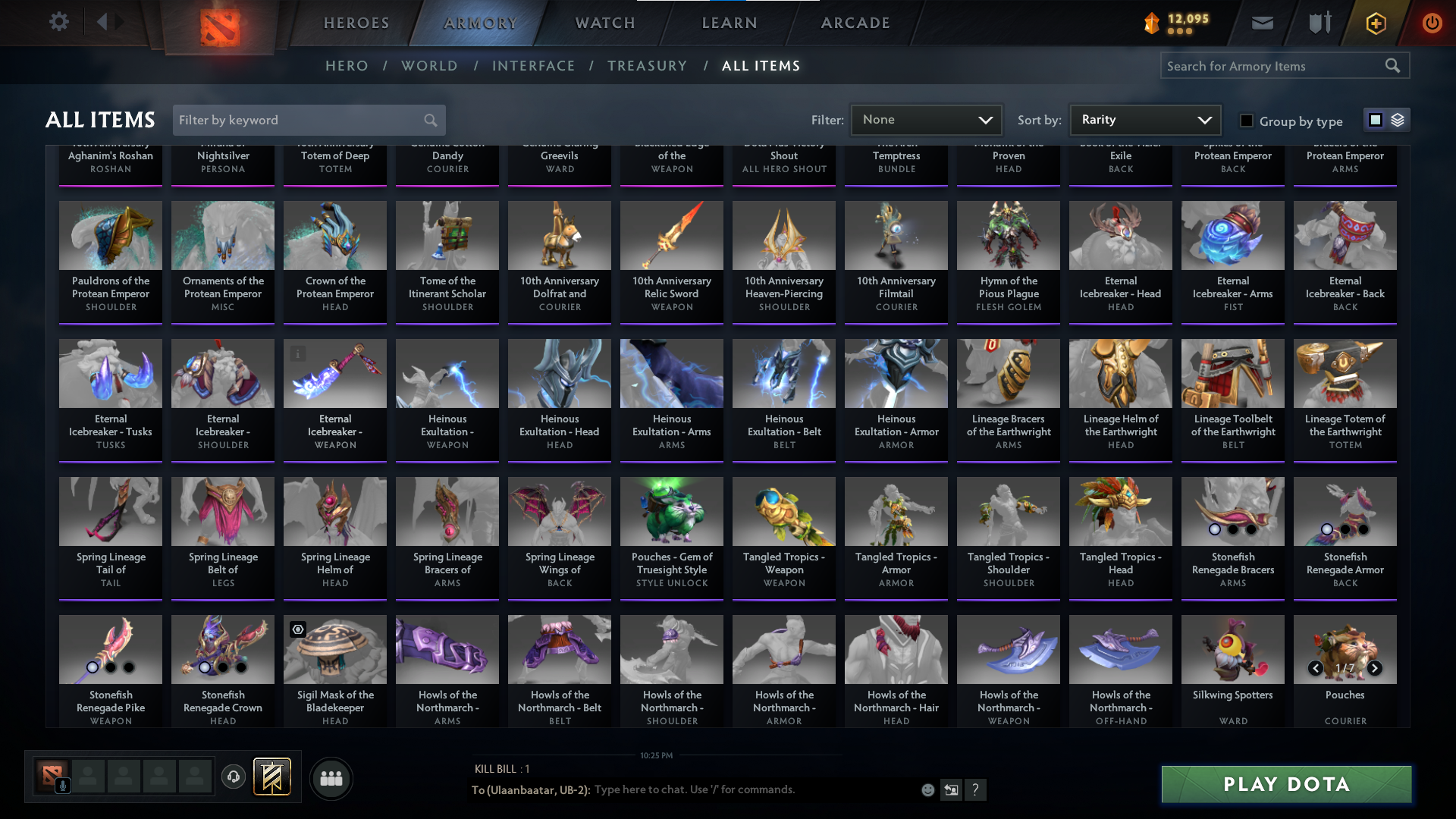Switch to stacked layers view mode
Viewport: 1456px width, 819px height.
point(1397,119)
